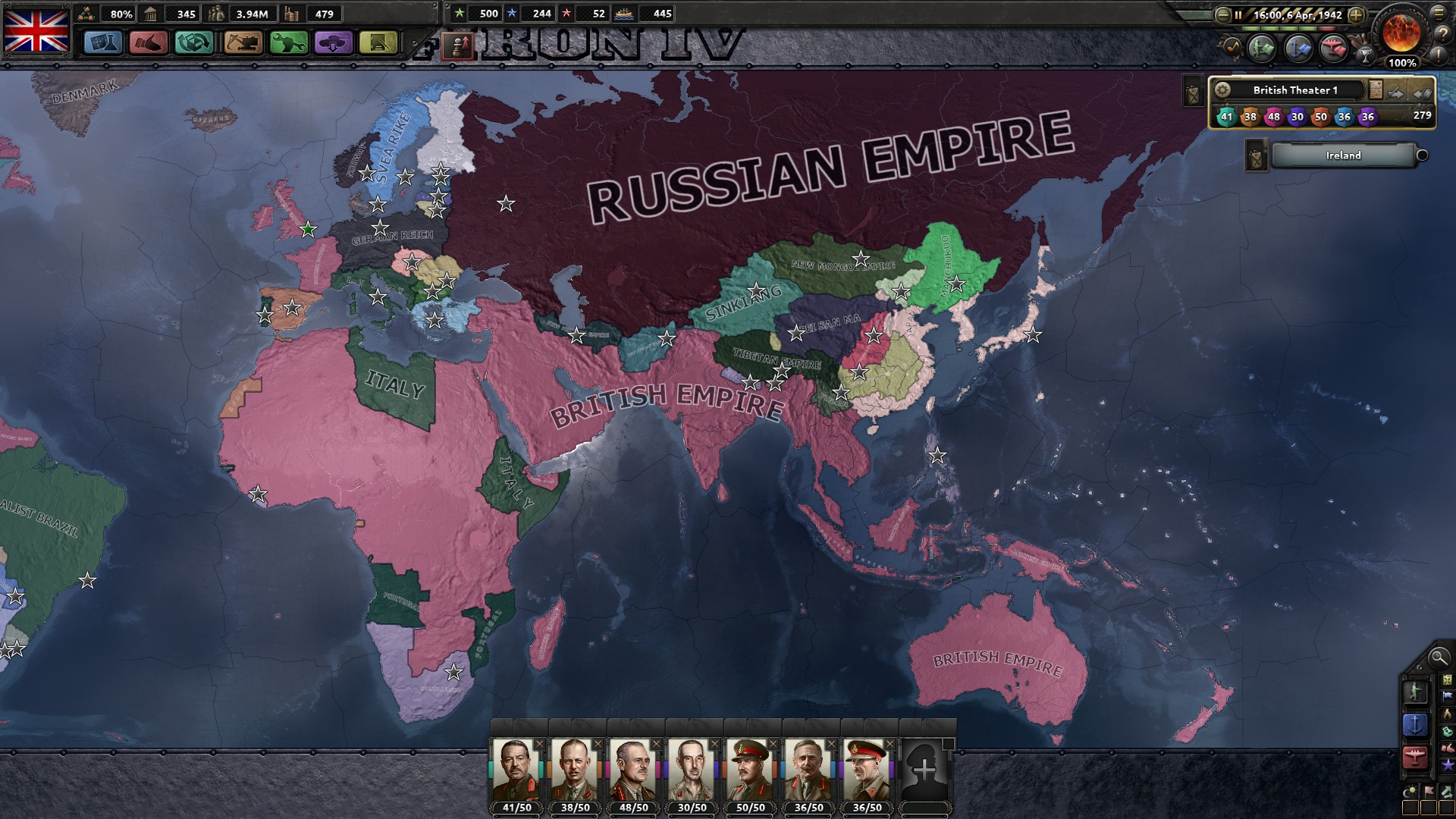Open the Deployment menu (purple tank icon)
The height and width of the screenshot is (819, 1456).
[x=331, y=42]
